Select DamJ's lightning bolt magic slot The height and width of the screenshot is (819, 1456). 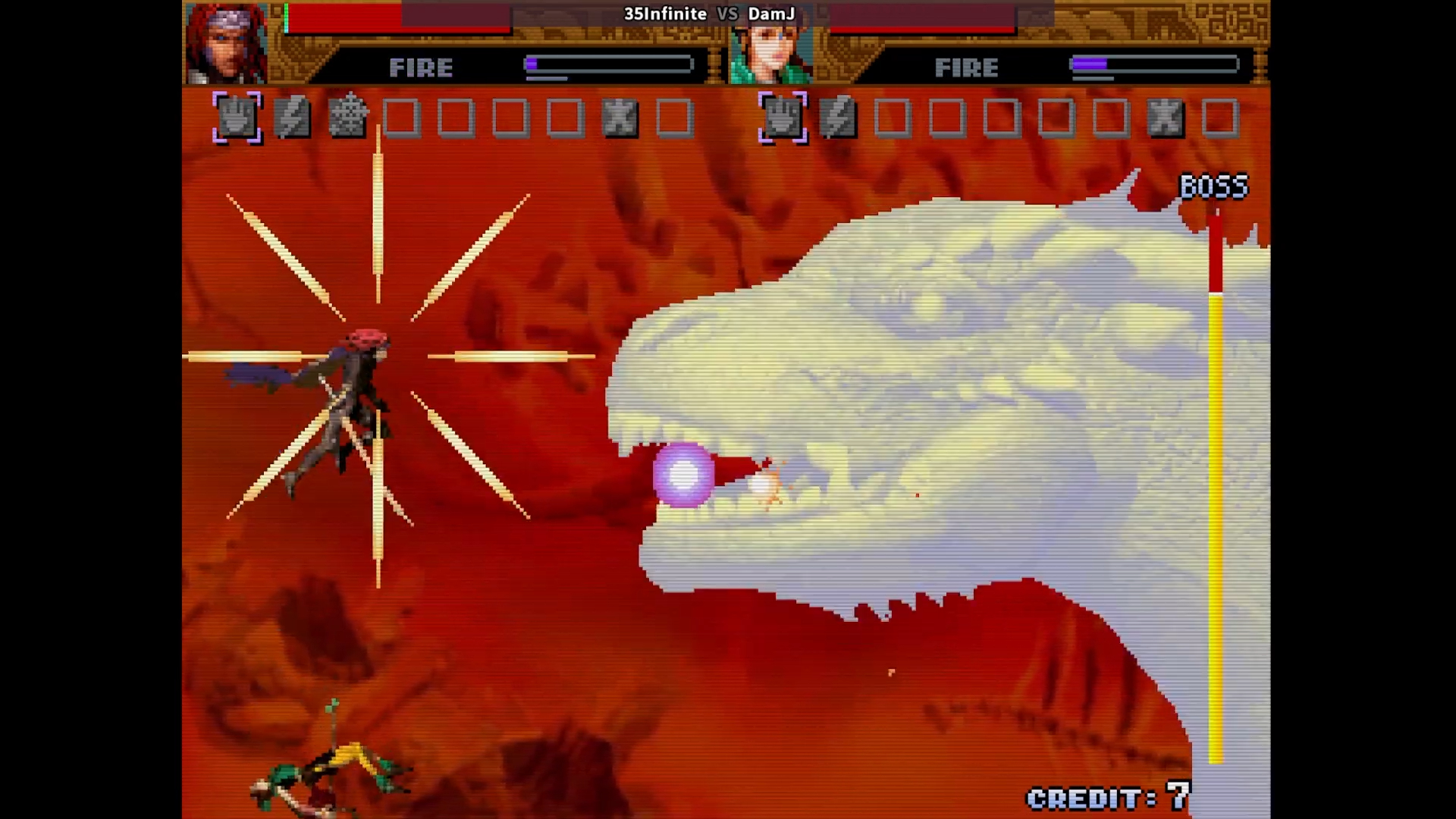coord(838,118)
